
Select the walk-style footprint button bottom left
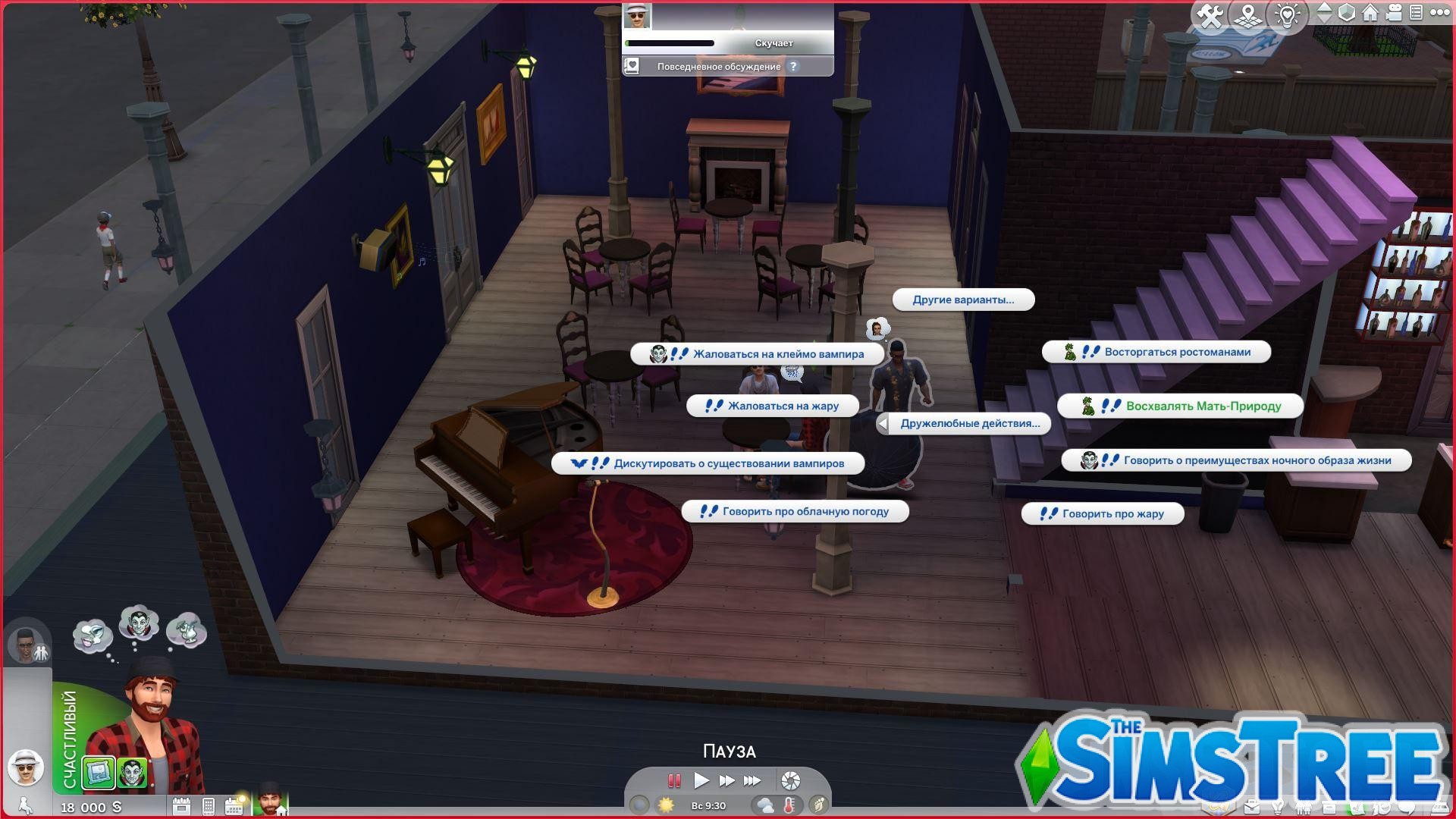tap(24, 806)
